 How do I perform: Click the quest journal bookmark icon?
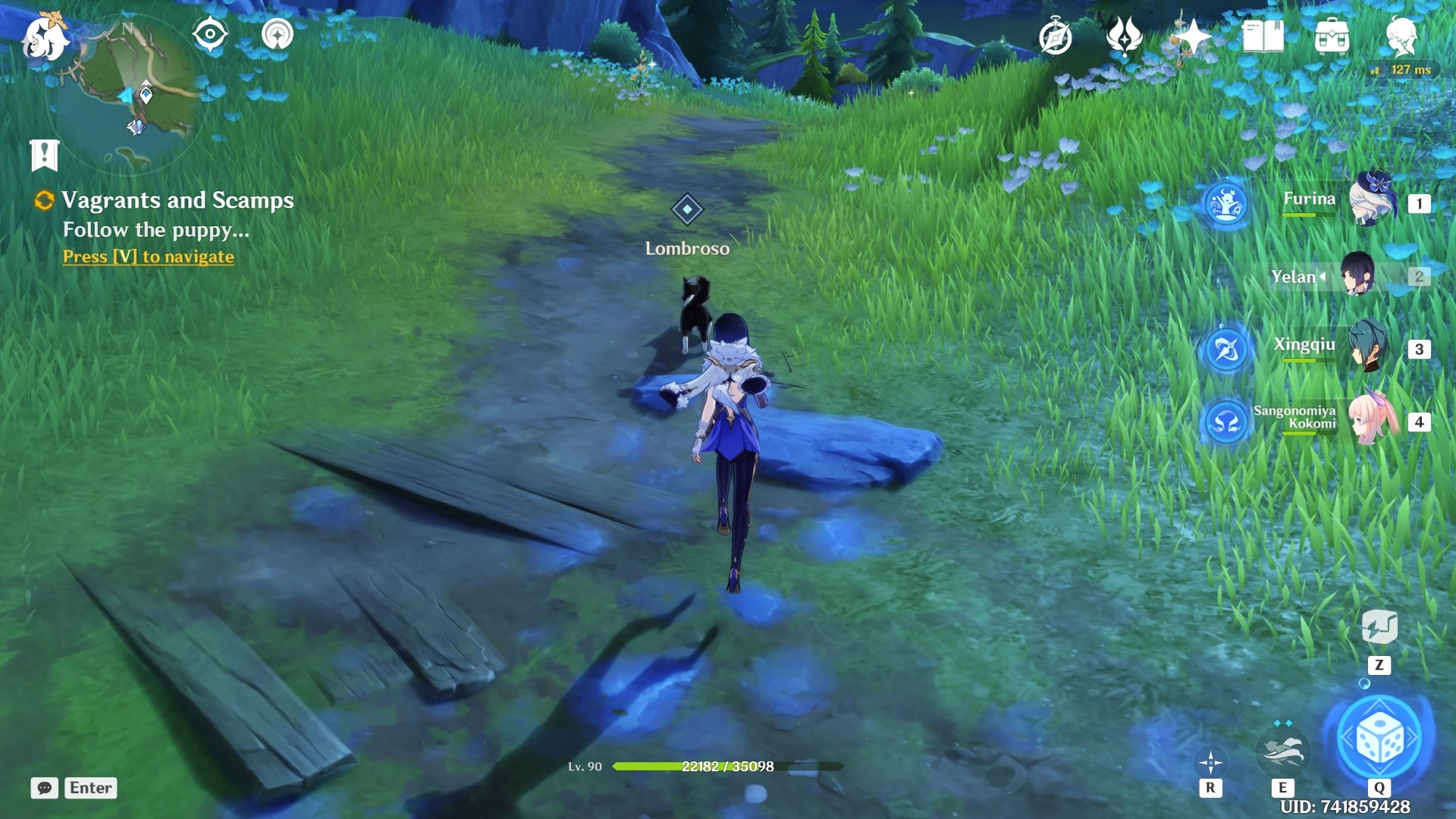[x=44, y=155]
